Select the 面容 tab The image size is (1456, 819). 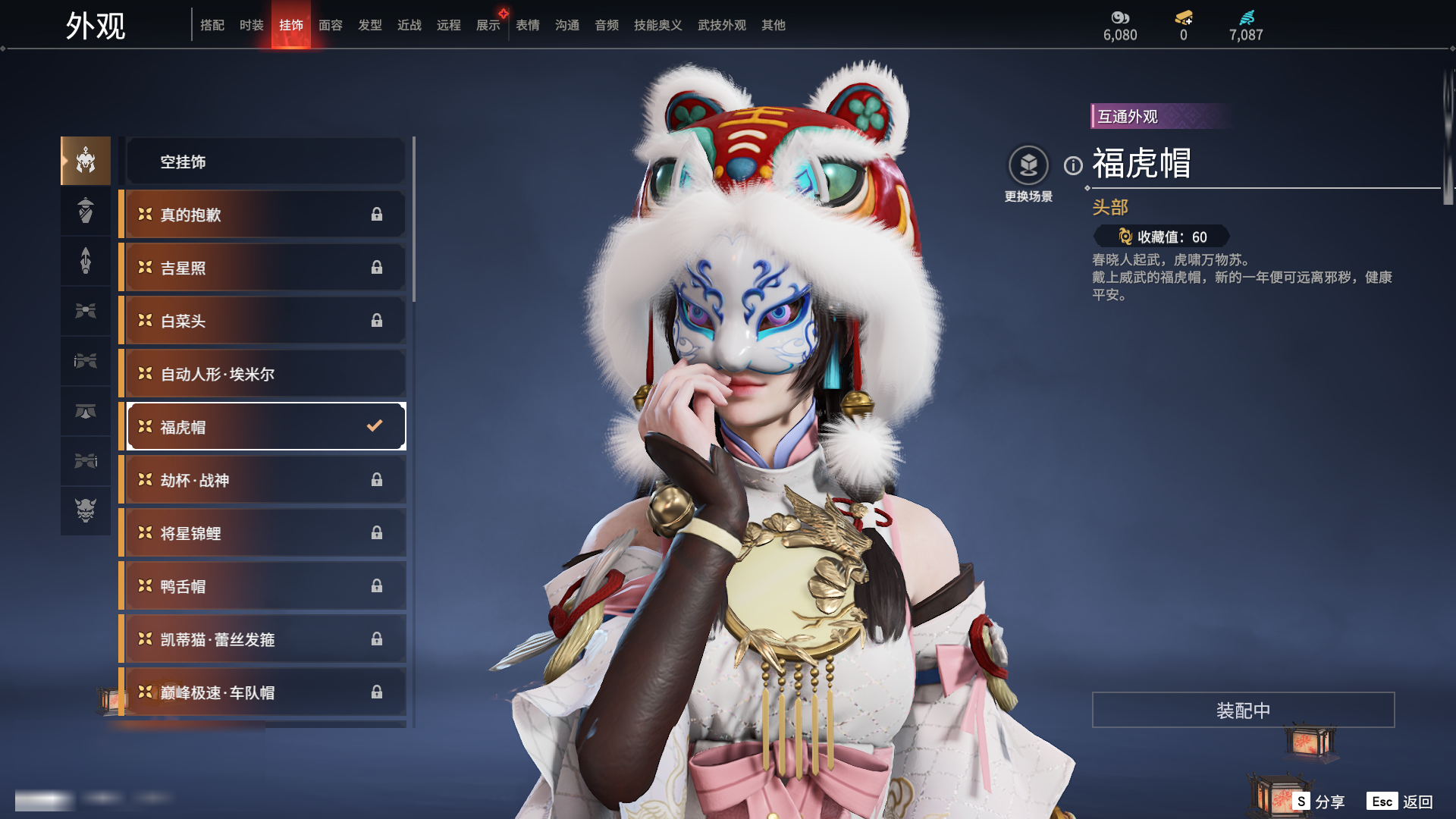[330, 25]
